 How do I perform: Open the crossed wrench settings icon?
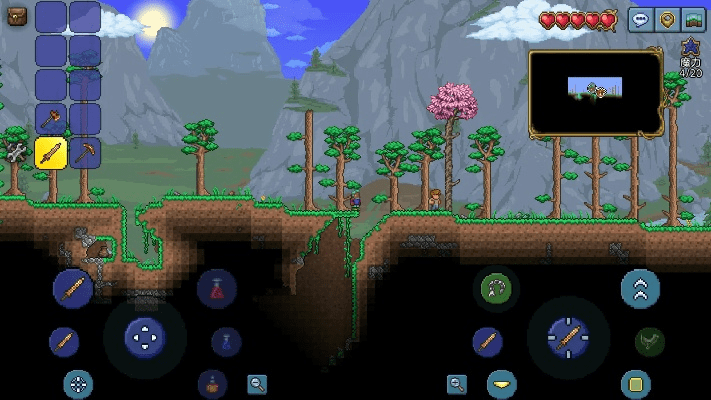pos(17,153)
